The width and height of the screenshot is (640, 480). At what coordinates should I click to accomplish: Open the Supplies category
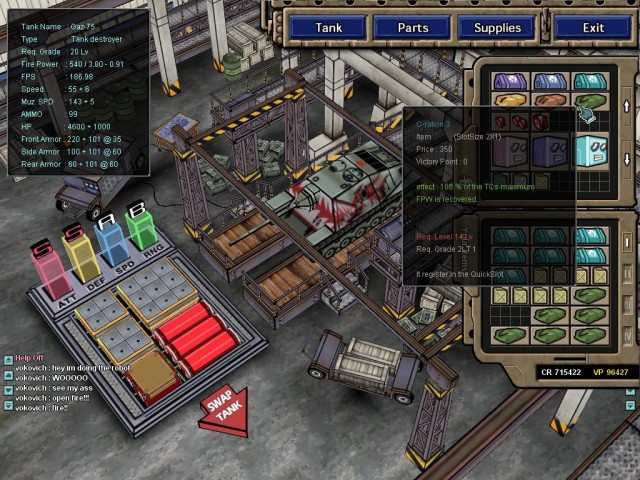pos(497,27)
